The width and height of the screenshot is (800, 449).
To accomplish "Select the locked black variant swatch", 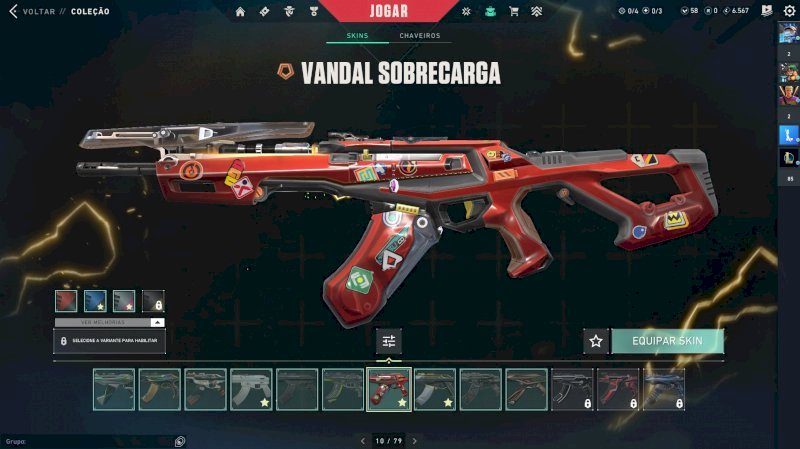I will (153, 300).
